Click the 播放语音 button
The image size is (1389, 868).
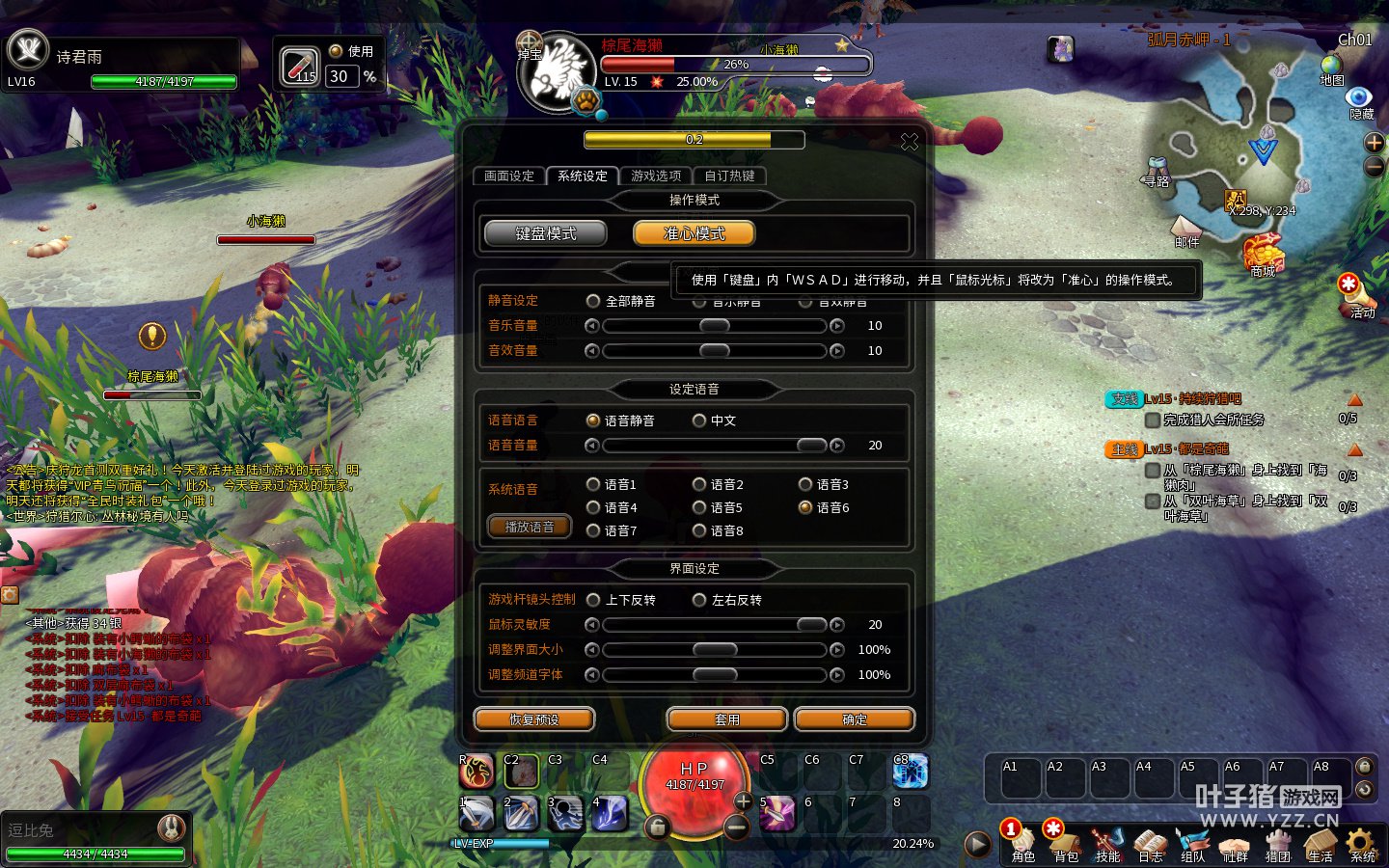click(530, 527)
